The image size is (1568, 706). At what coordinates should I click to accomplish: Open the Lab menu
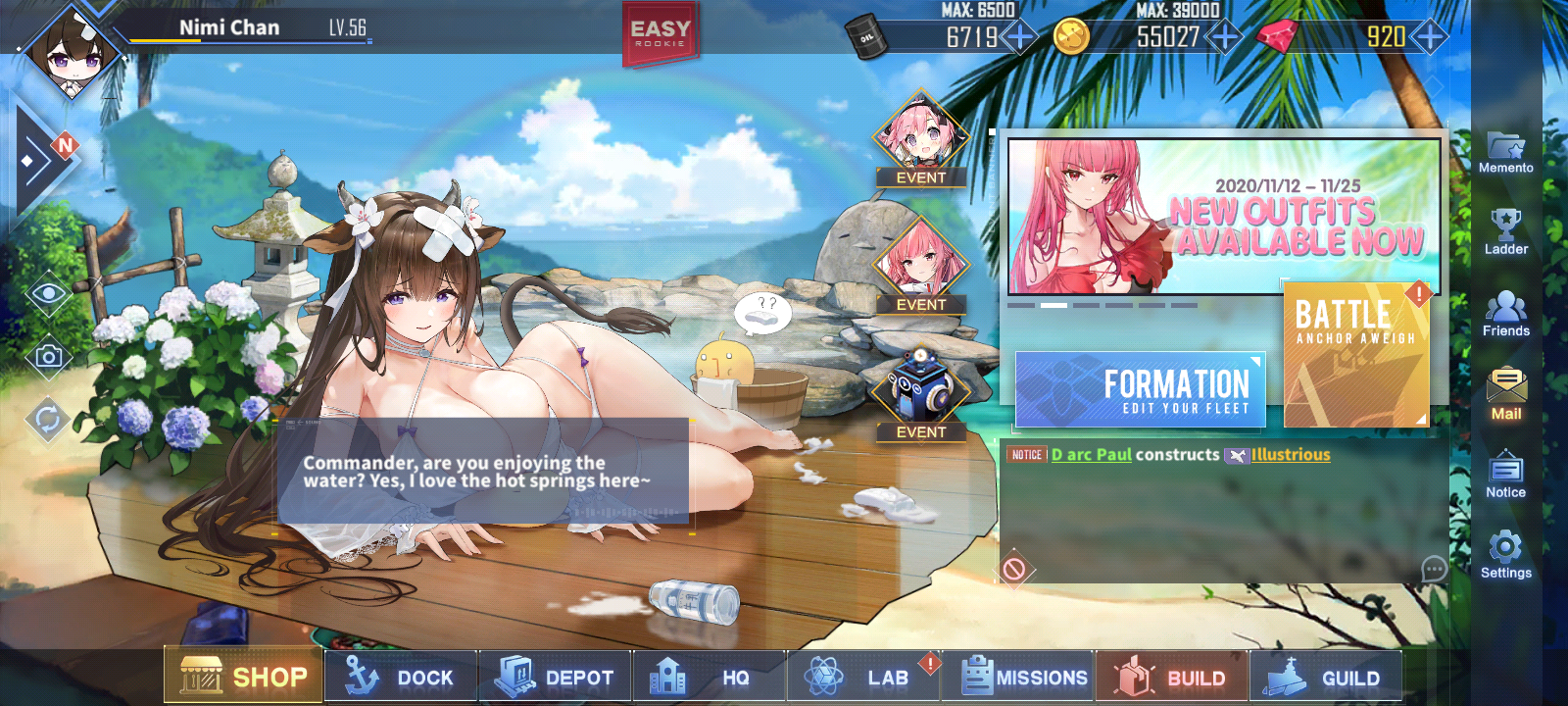coord(863,677)
